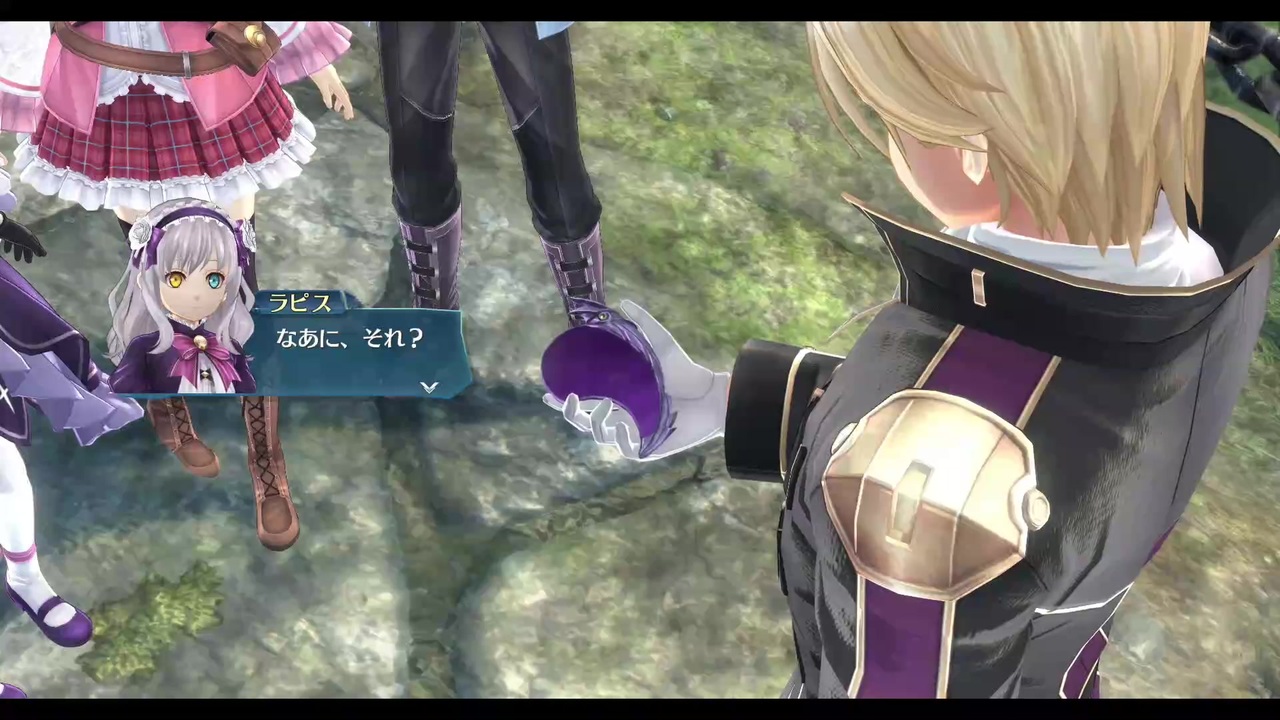Click Lapis's blue eye
The height and width of the screenshot is (720, 1280).
(215, 281)
